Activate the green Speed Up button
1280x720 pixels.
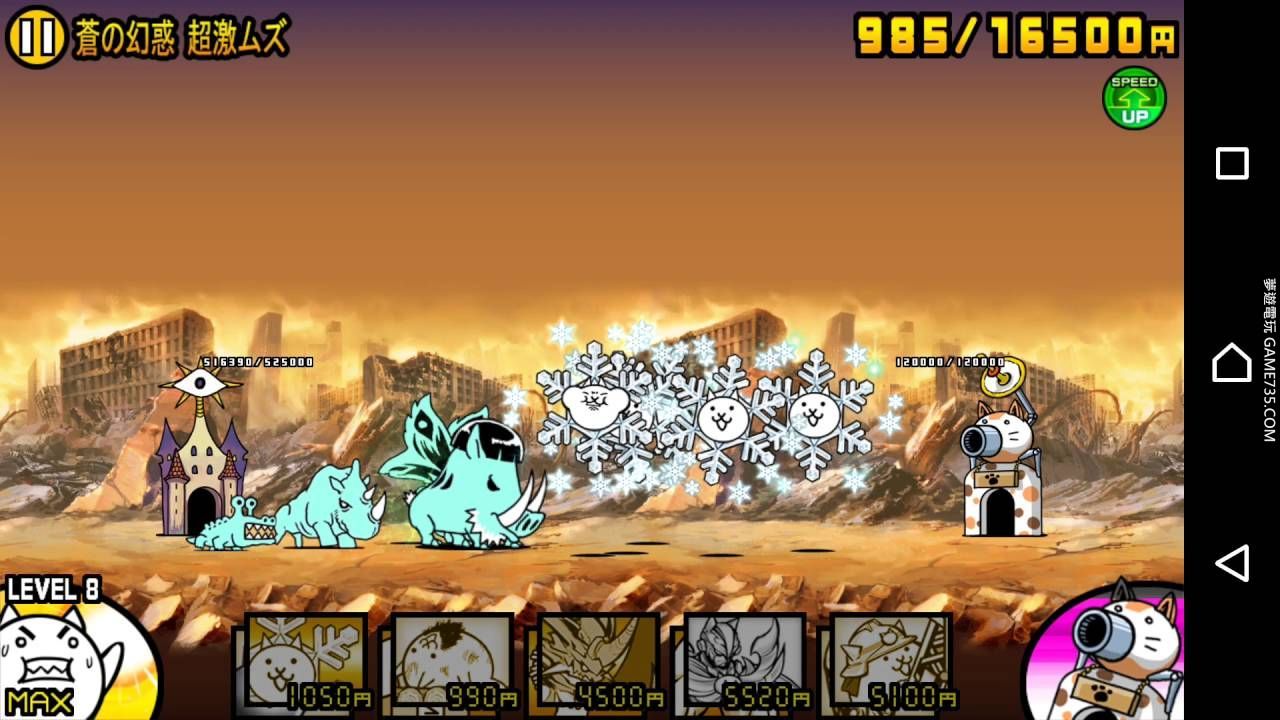pyautogui.click(x=1134, y=98)
